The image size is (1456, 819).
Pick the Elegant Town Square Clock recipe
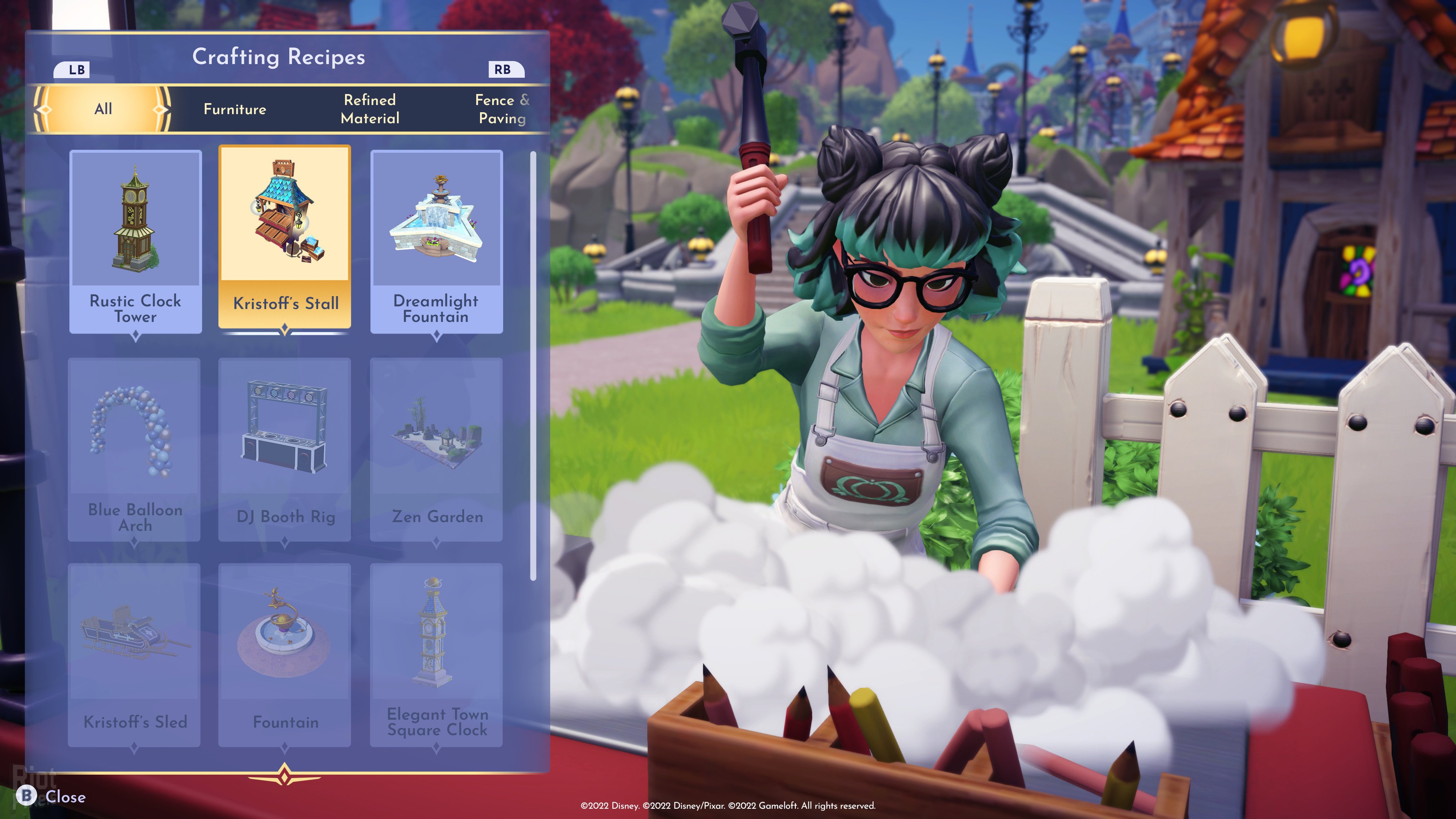pyautogui.click(x=436, y=654)
